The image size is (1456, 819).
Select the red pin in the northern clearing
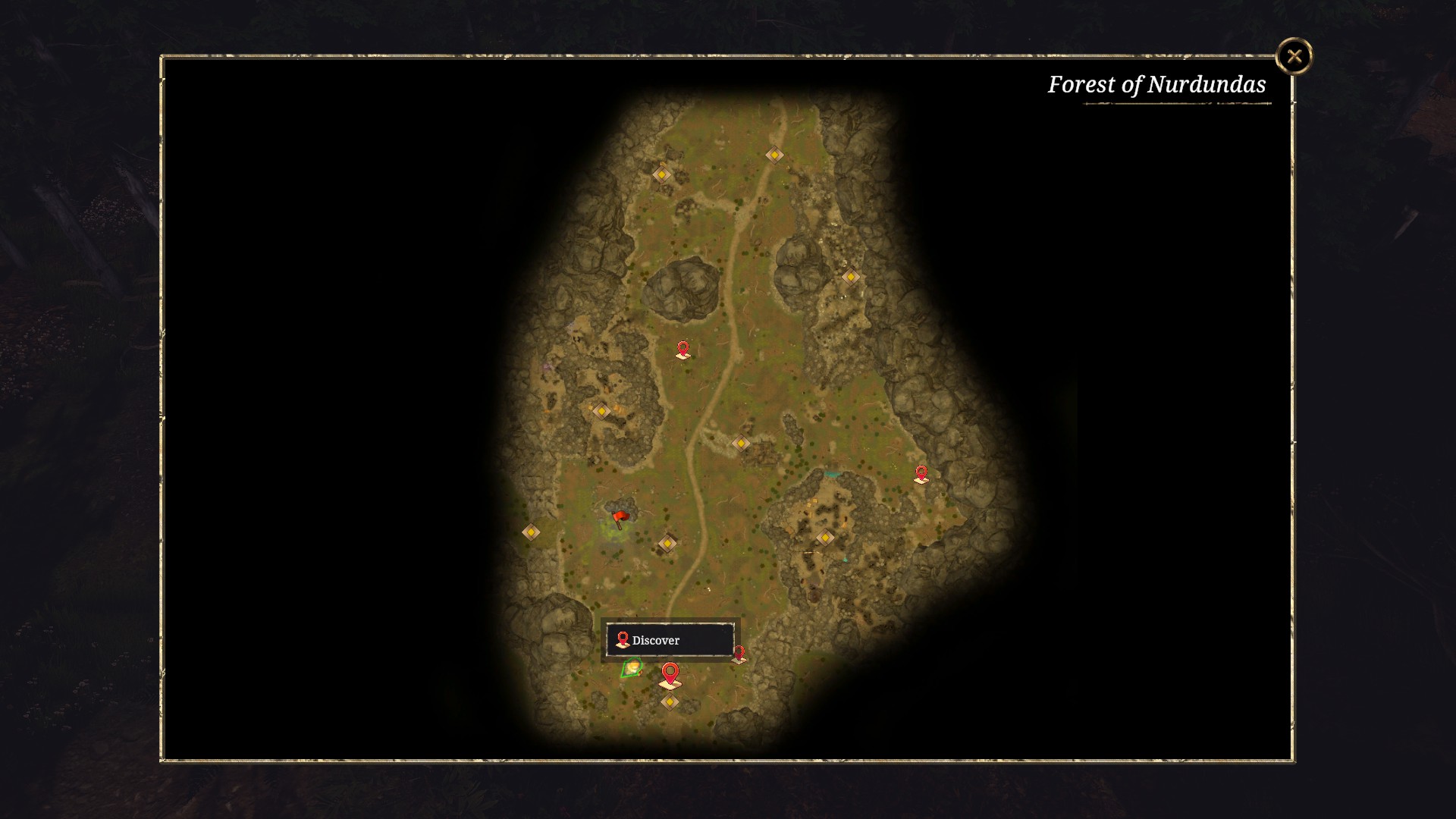682,347
